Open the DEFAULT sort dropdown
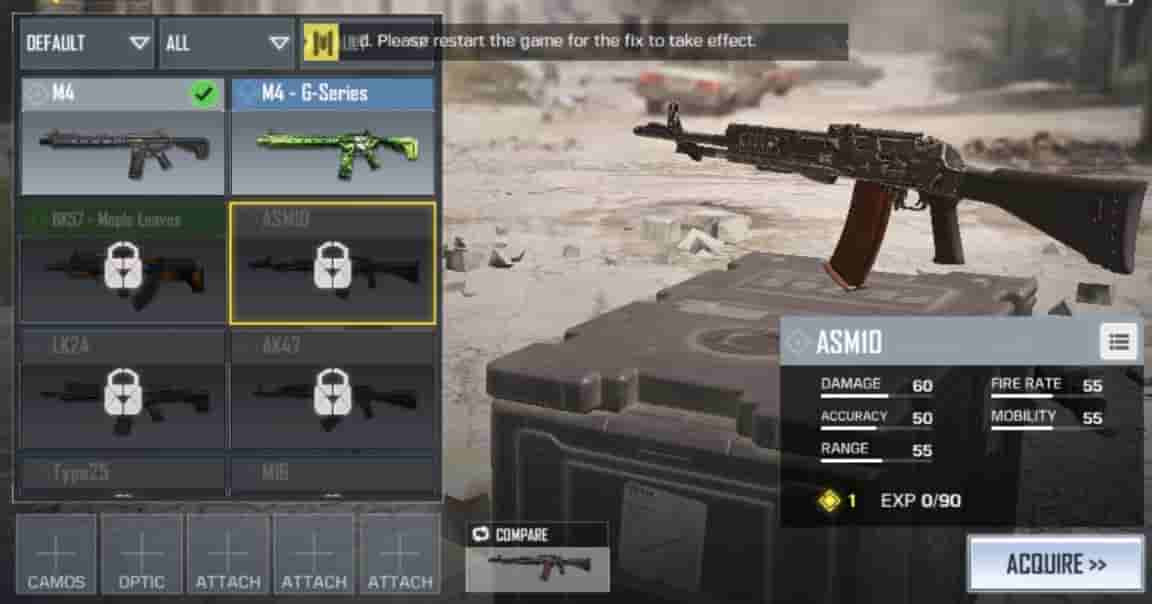Viewport: 1152px width, 604px height. coord(87,43)
